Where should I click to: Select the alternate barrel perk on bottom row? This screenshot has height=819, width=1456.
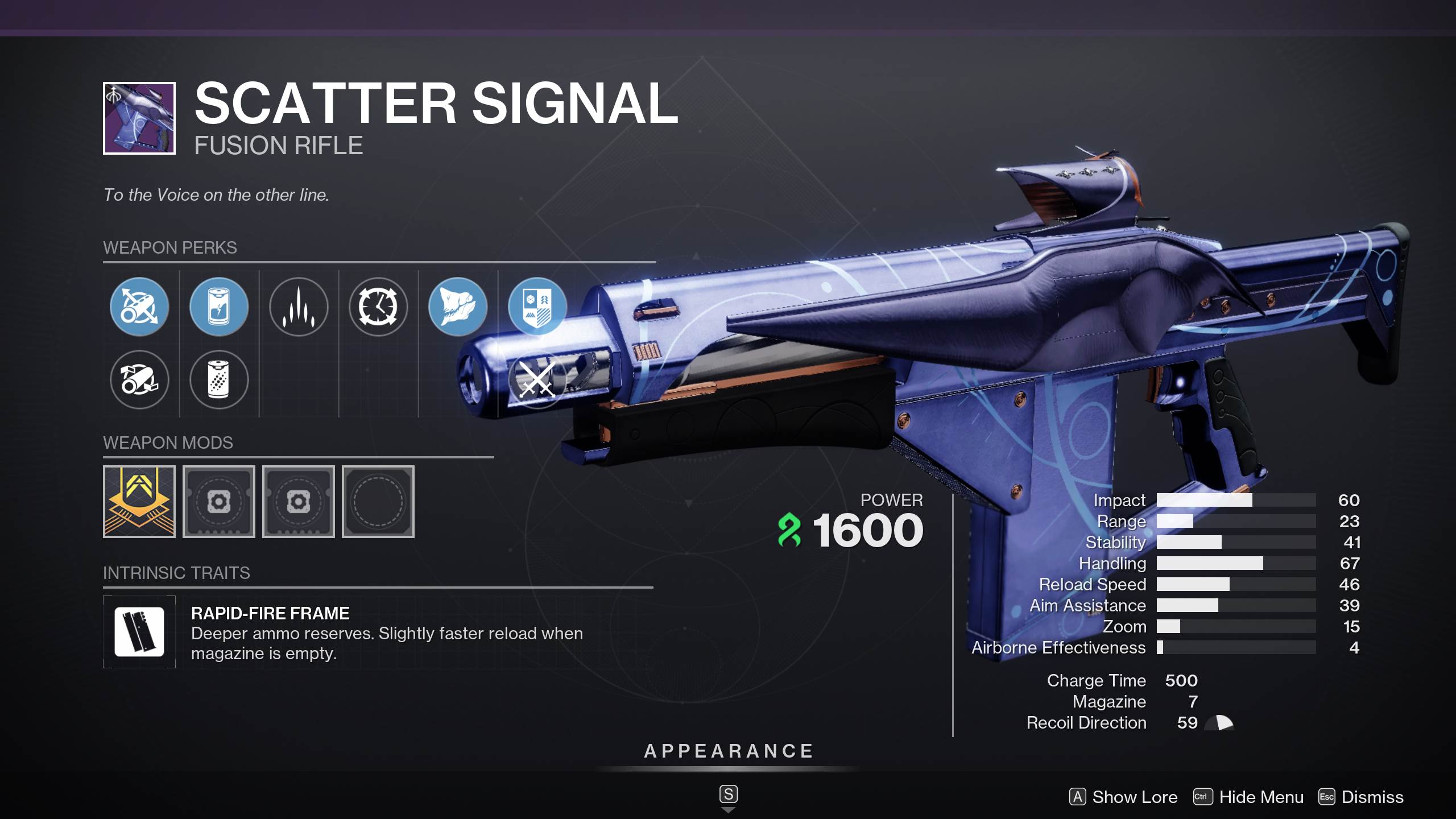pyautogui.click(x=139, y=381)
